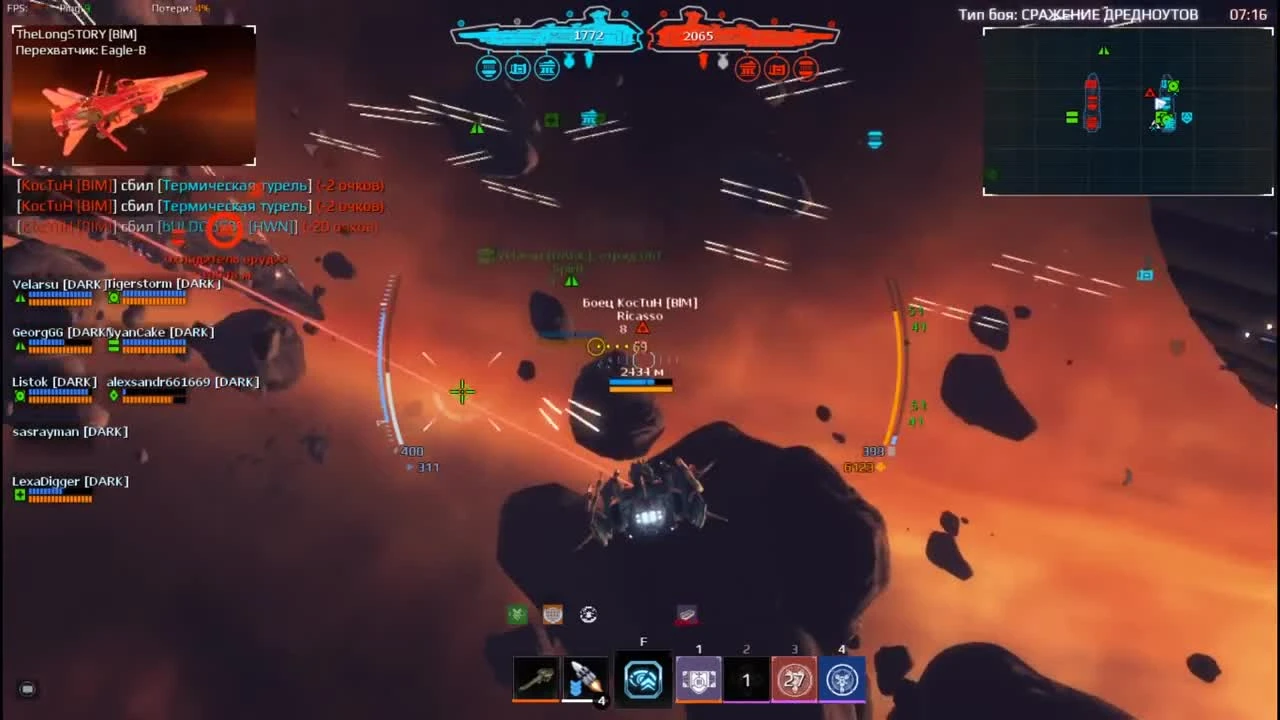This screenshot has width=1280, height=720.
Task: Click the circular arrows status icon
Action: coord(588,614)
